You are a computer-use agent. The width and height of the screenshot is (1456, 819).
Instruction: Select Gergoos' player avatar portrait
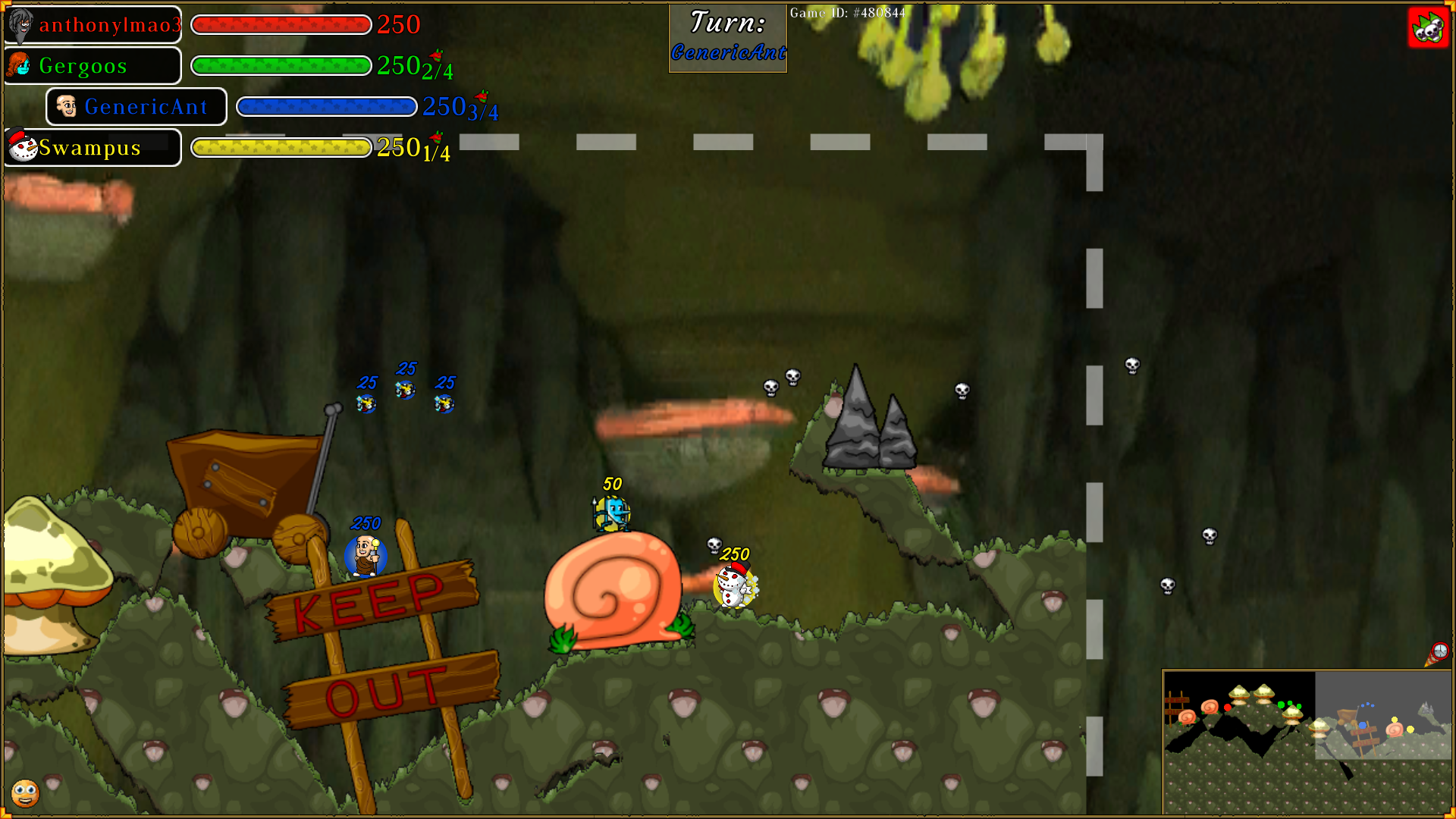point(20,65)
